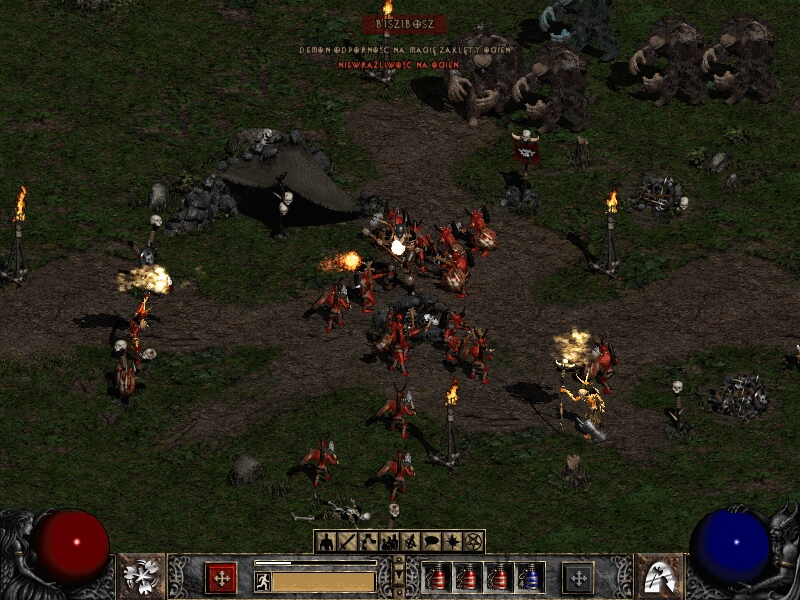This screenshot has height=600, width=800.
Task: Click the red new stats button
Action: pos(221,577)
